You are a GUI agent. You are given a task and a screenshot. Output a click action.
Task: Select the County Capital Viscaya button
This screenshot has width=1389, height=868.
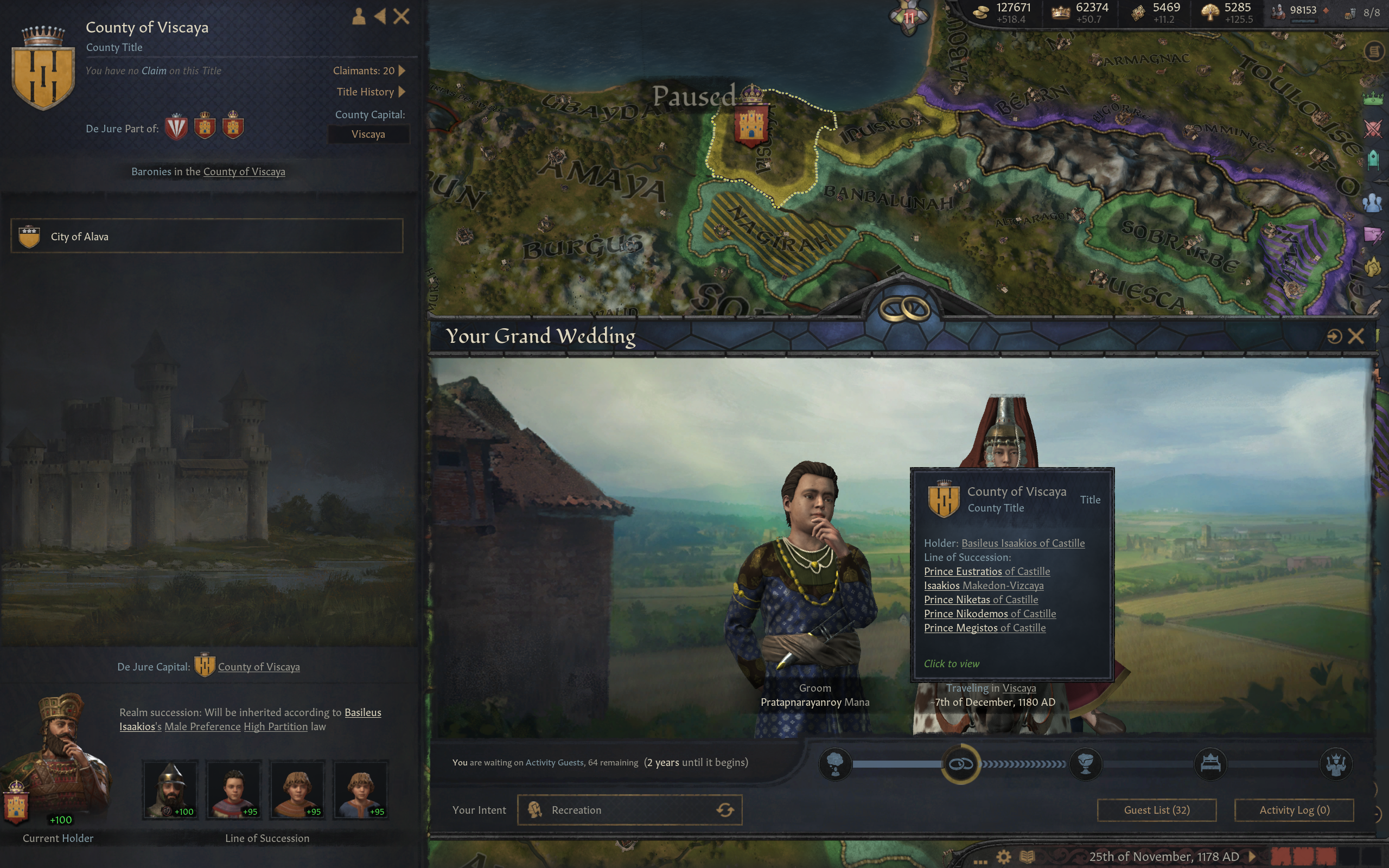pos(368,135)
